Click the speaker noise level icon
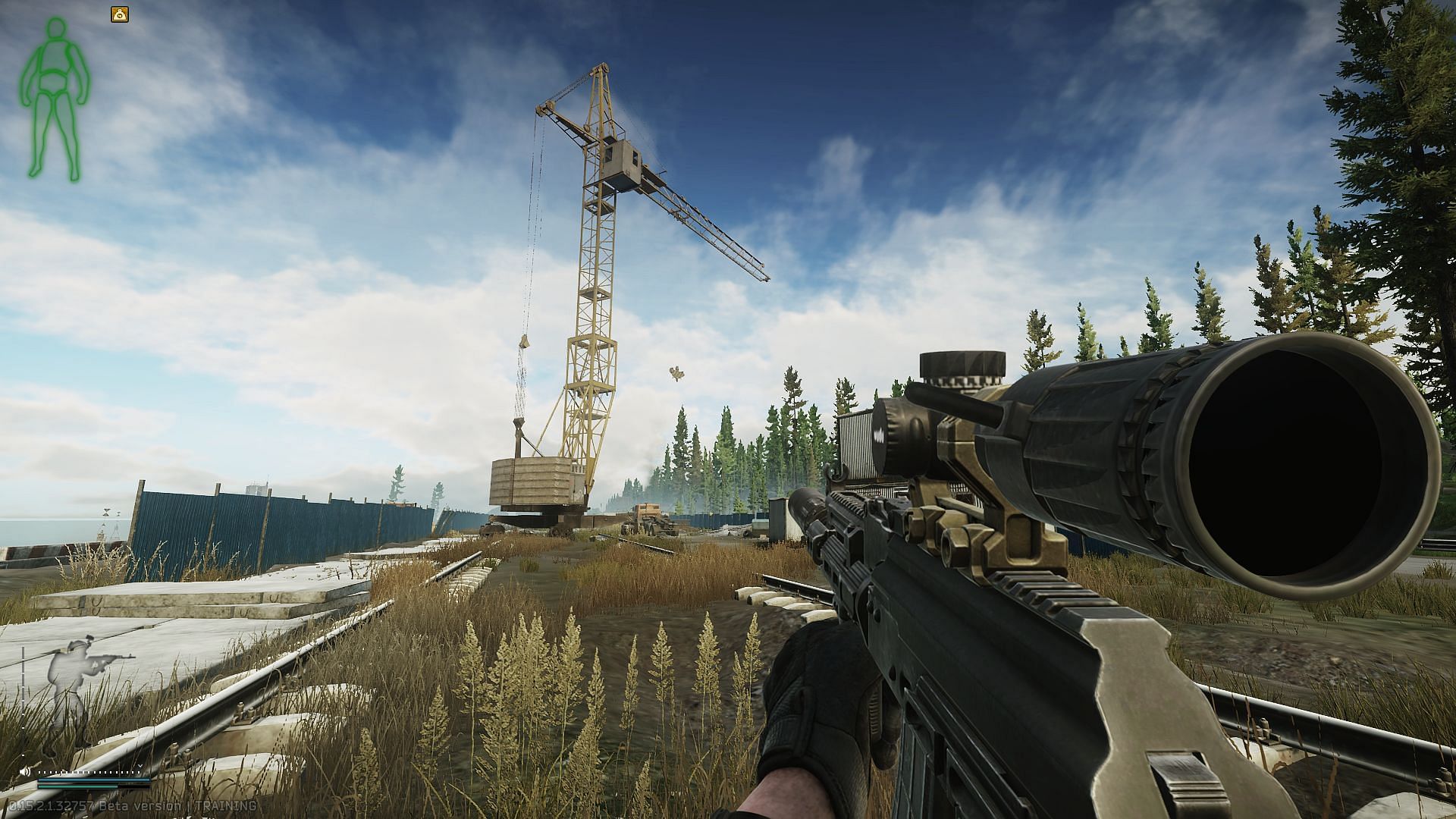 tap(27, 771)
